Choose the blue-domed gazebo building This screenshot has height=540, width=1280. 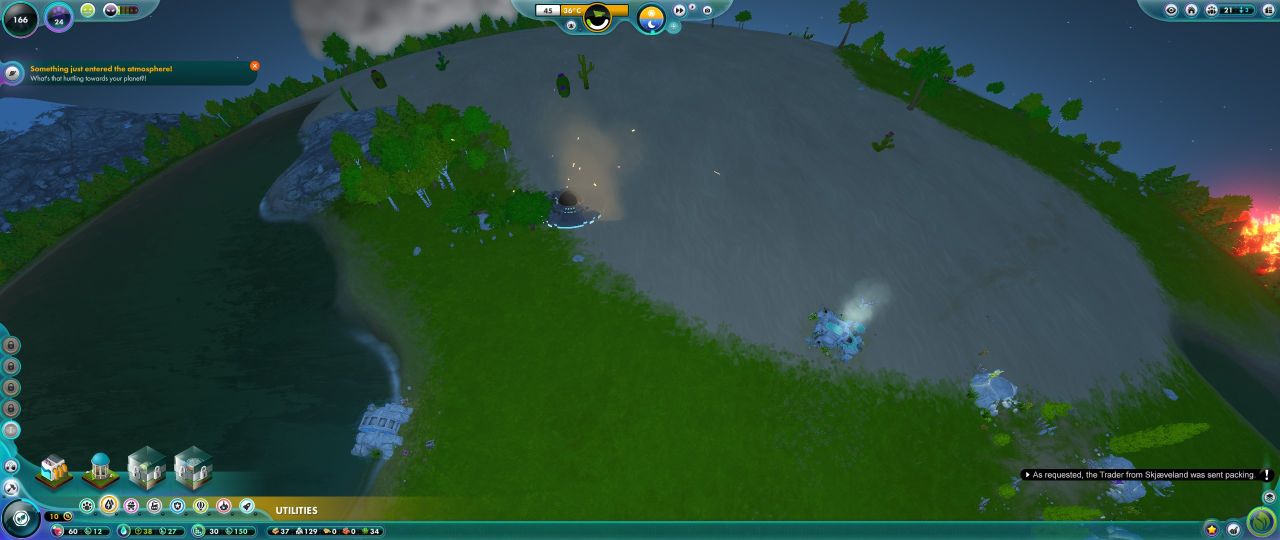point(100,468)
